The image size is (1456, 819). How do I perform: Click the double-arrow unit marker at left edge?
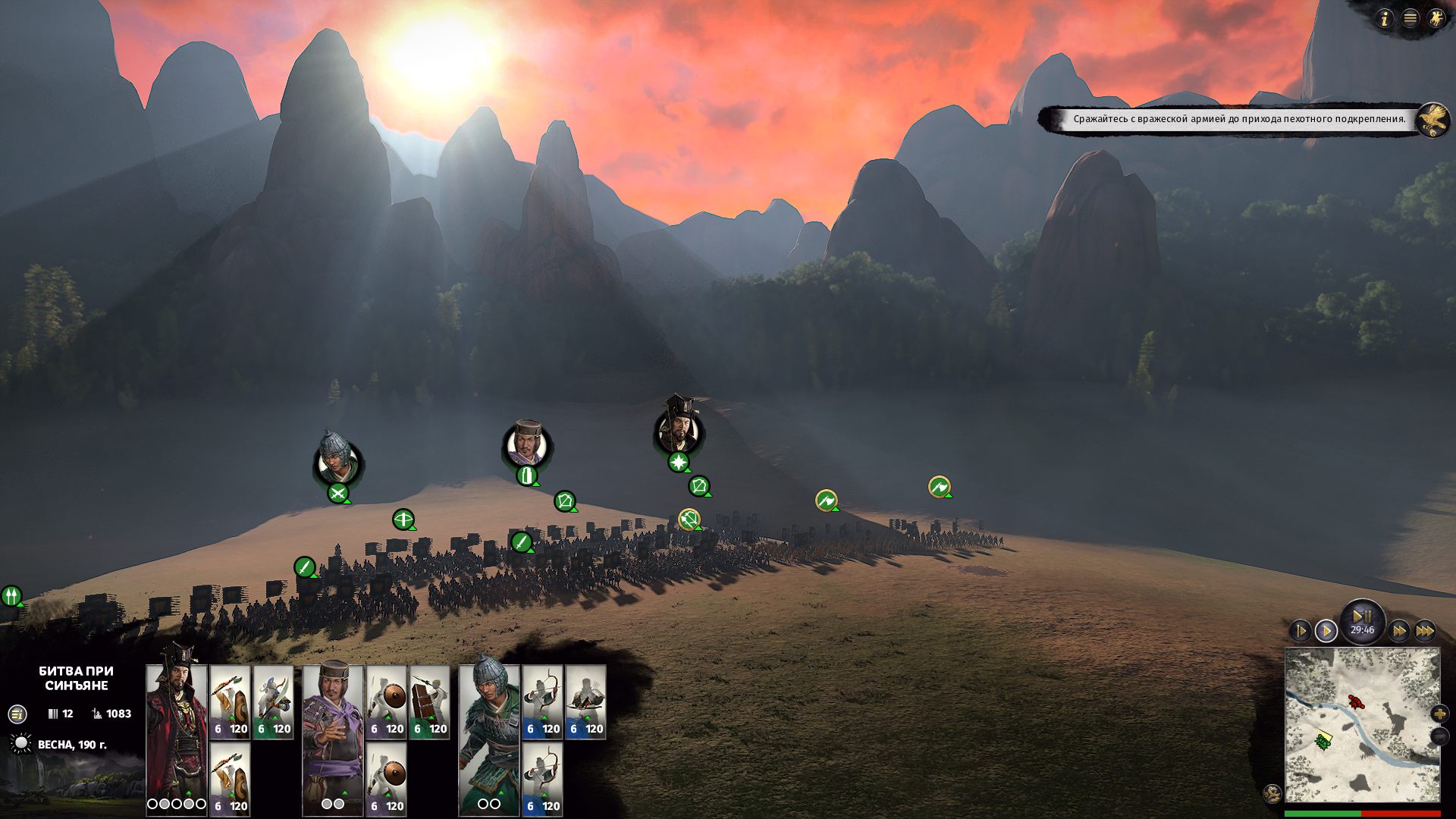11,596
